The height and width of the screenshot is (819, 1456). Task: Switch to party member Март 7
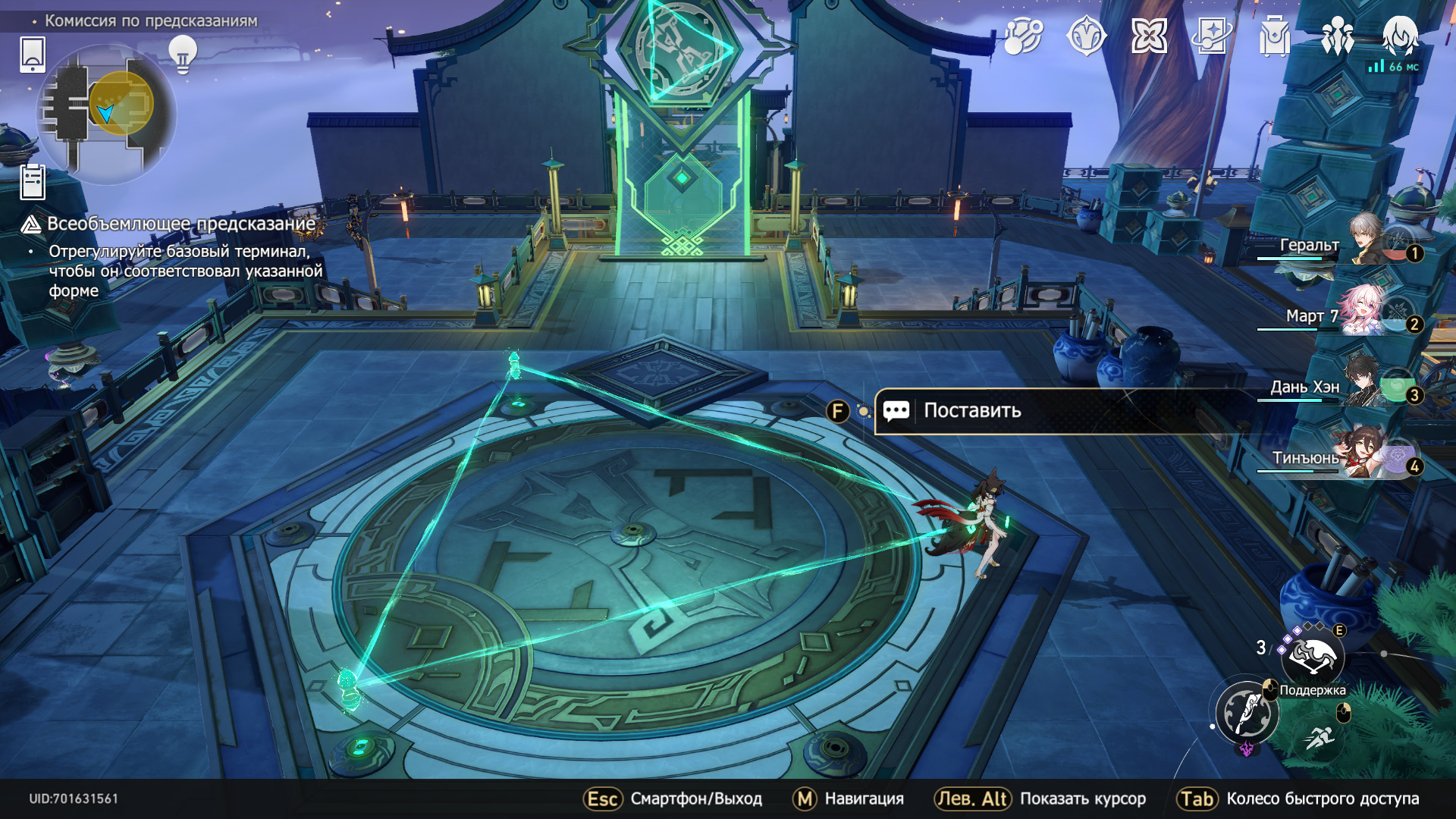tap(1365, 312)
